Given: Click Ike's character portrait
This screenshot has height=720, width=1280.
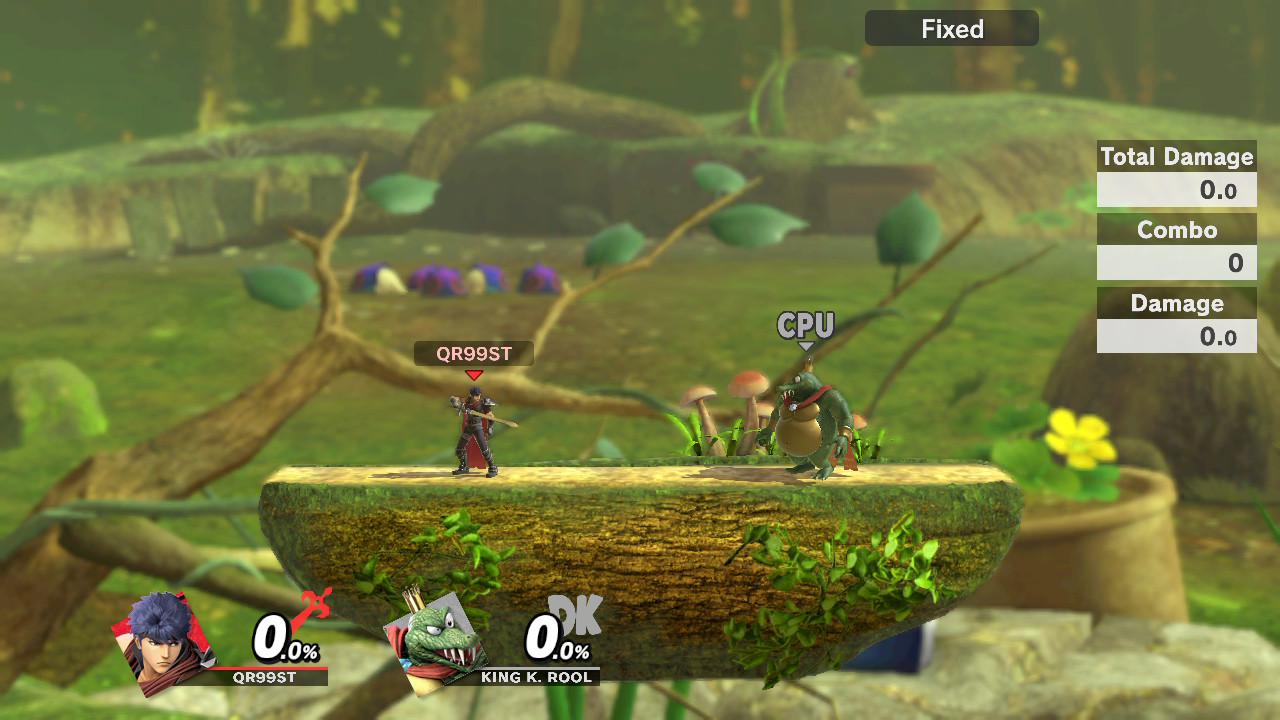Looking at the screenshot, I should (x=163, y=642).
